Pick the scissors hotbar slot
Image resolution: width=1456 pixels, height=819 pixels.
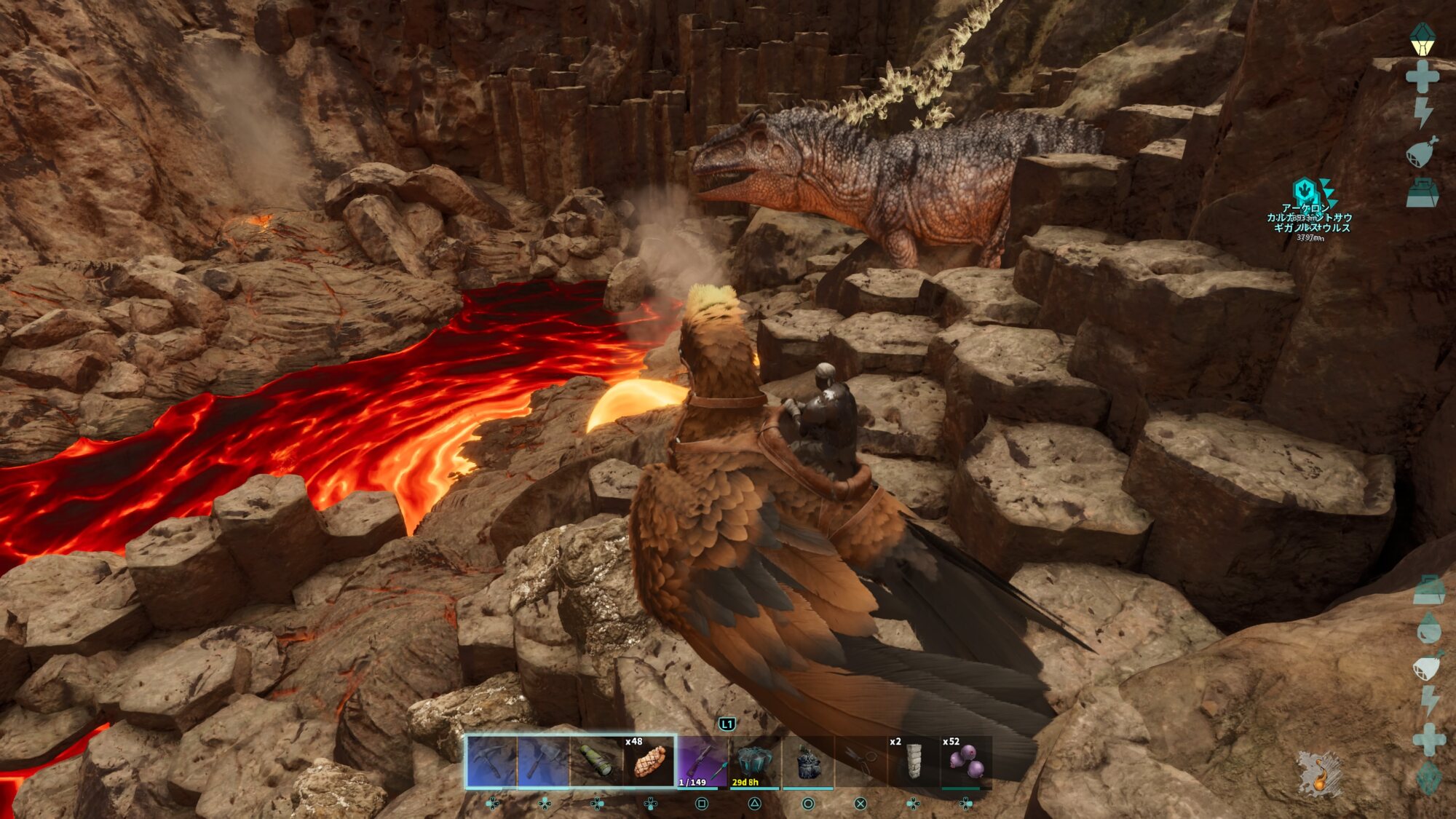click(860, 761)
